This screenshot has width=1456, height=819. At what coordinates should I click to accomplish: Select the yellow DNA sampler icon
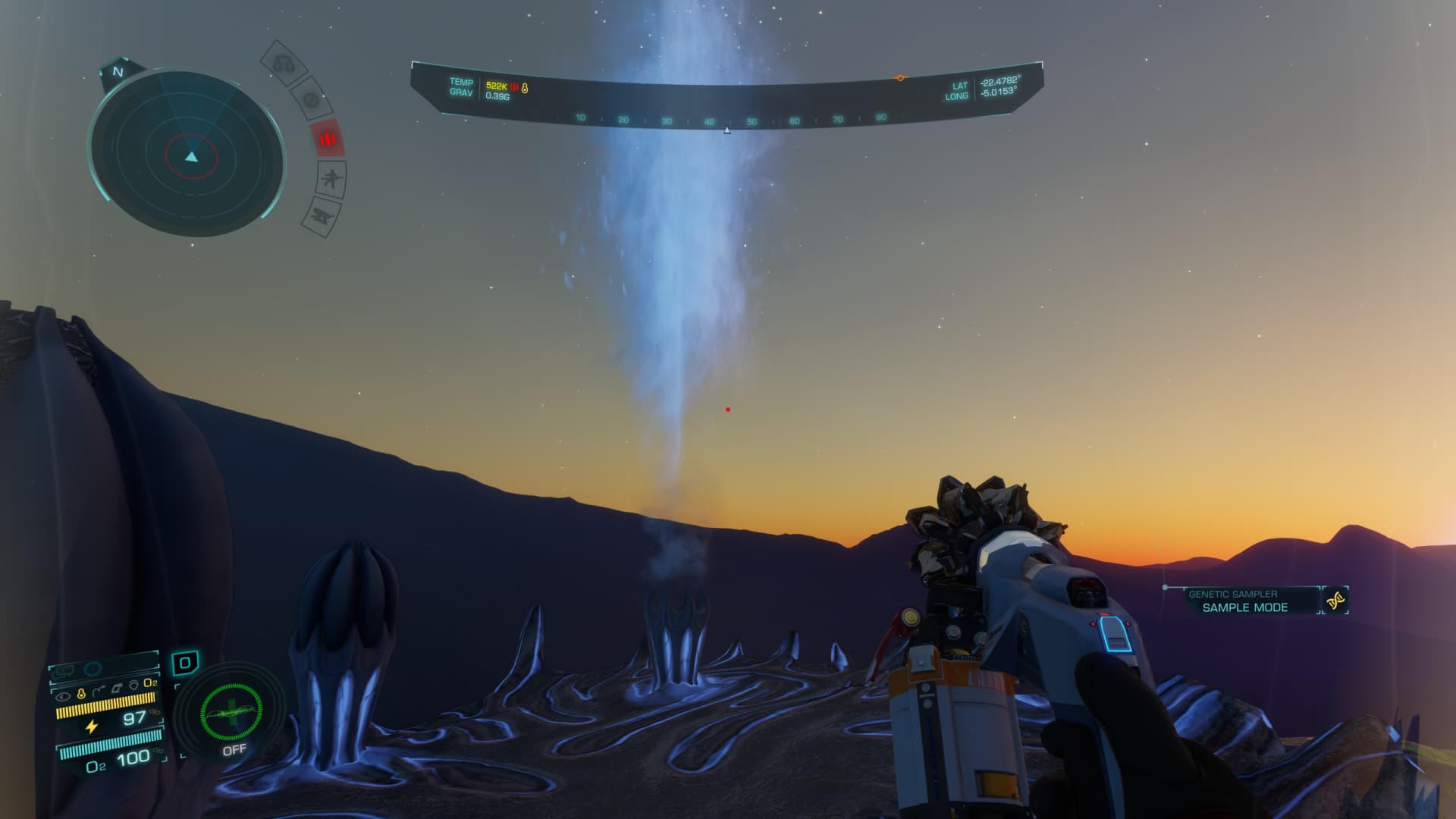pyautogui.click(x=1335, y=601)
